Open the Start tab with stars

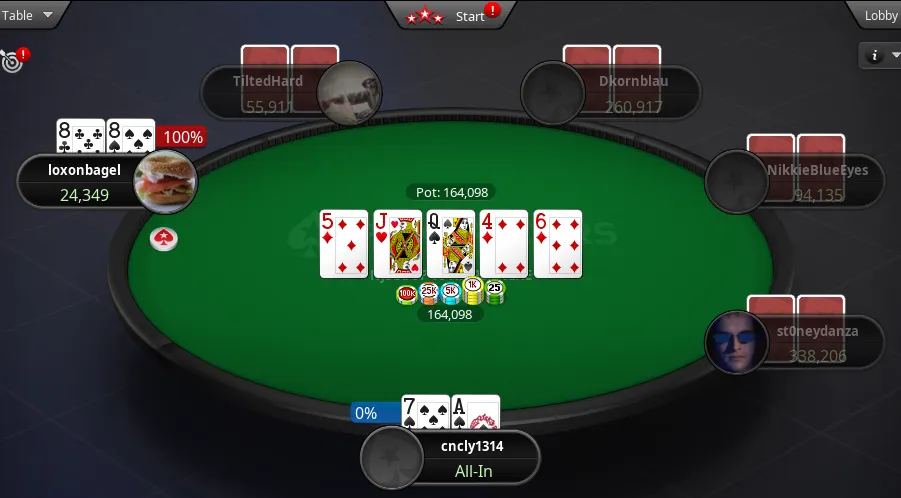450,15
